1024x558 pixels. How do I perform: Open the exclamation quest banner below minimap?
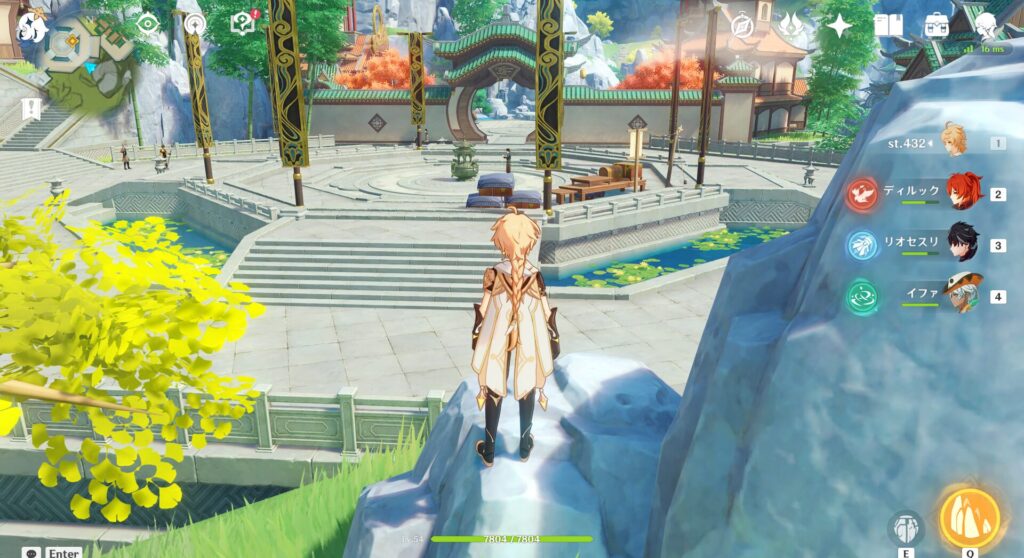(33, 107)
